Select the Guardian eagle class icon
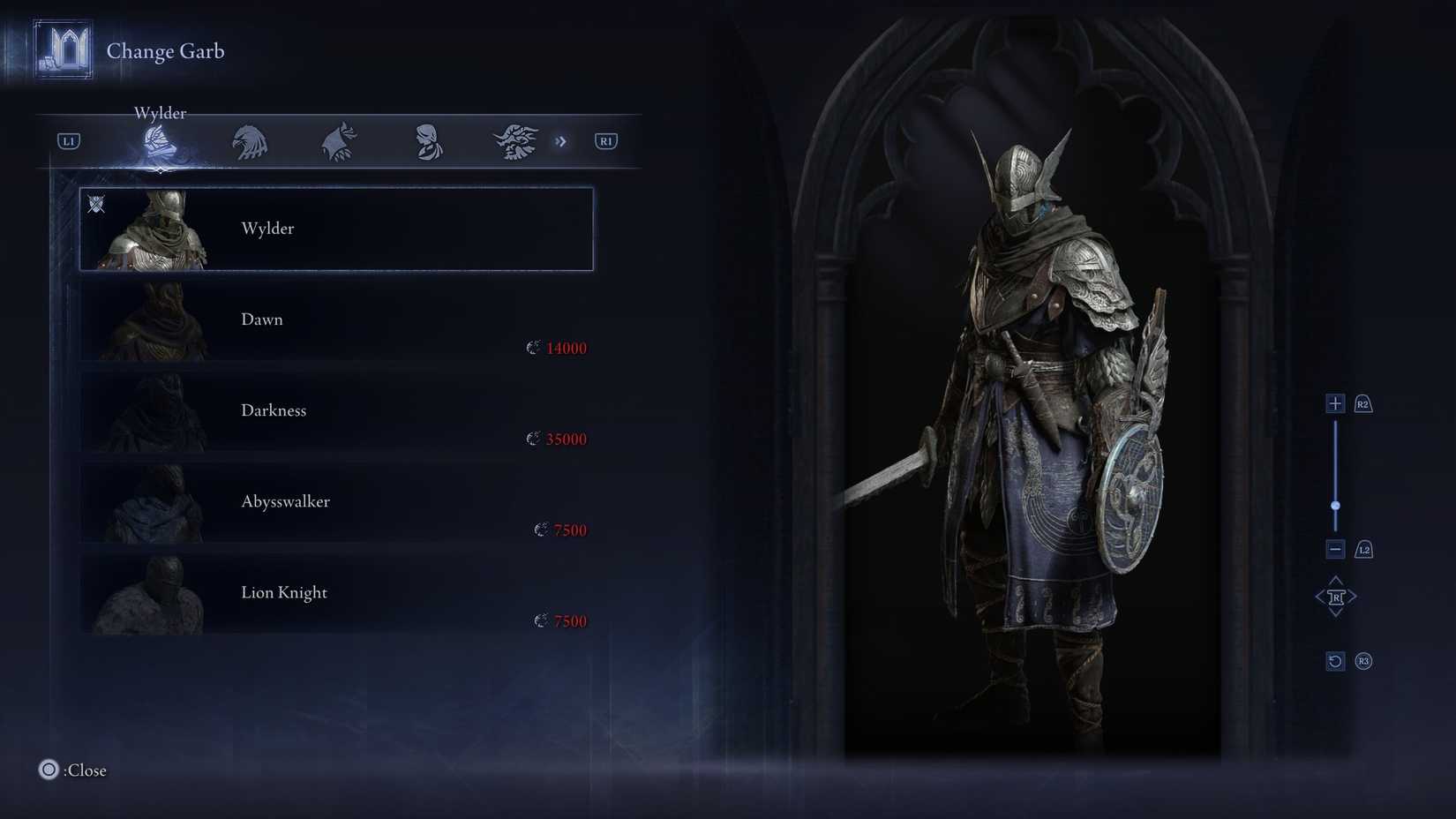 248,141
